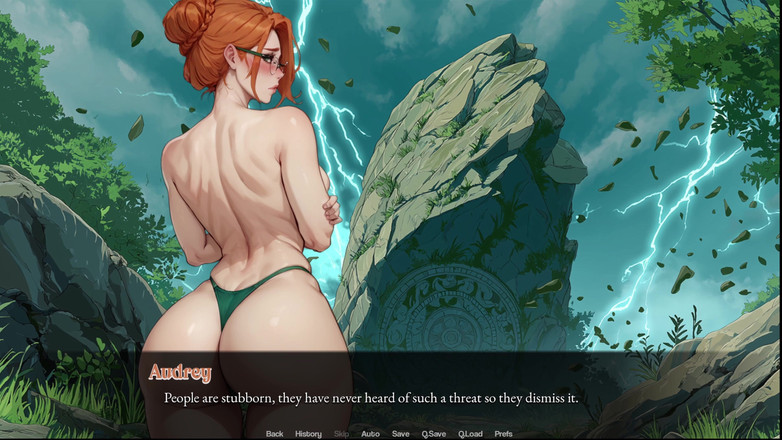The image size is (782, 440).
Task: Open the Save game screen
Action: coord(400,434)
